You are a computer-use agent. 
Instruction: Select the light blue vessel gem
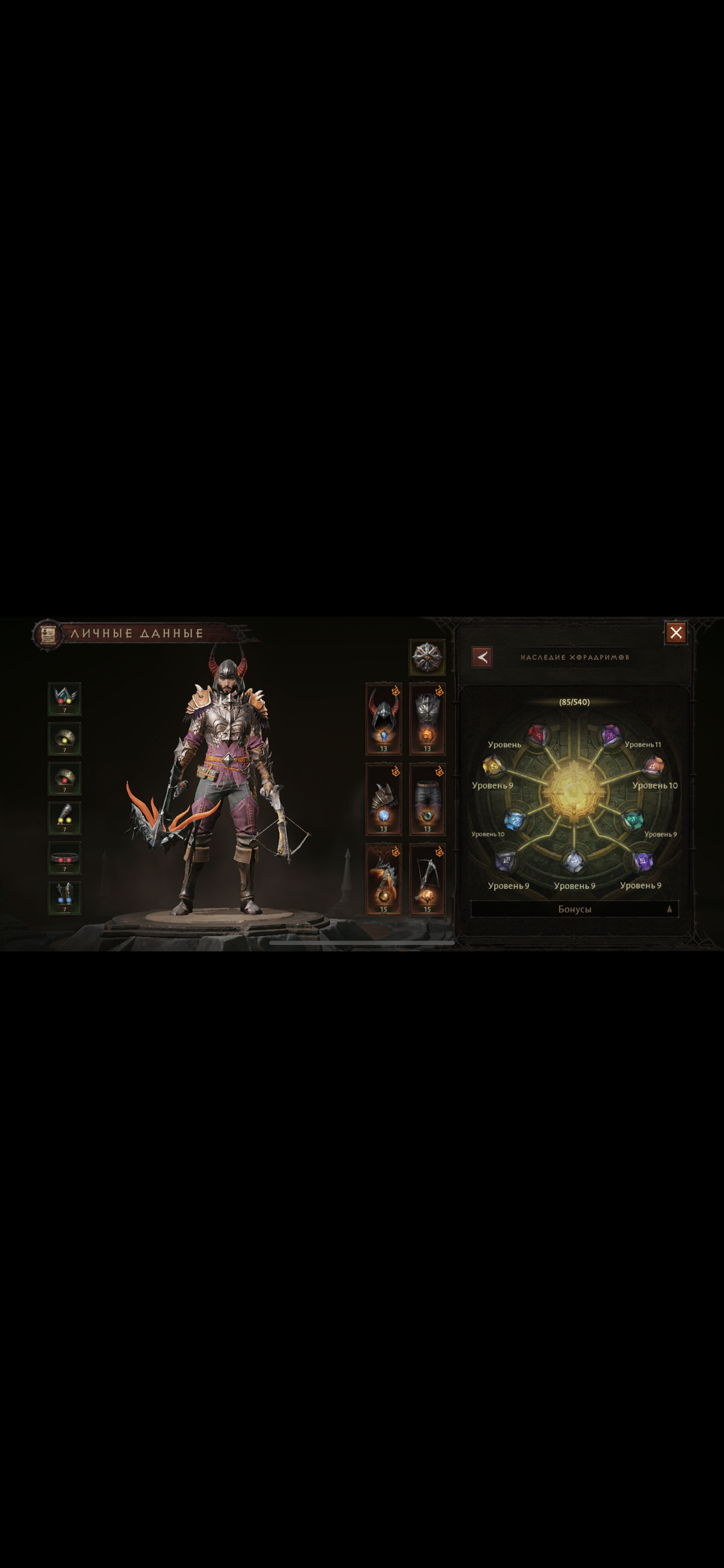coord(515,820)
